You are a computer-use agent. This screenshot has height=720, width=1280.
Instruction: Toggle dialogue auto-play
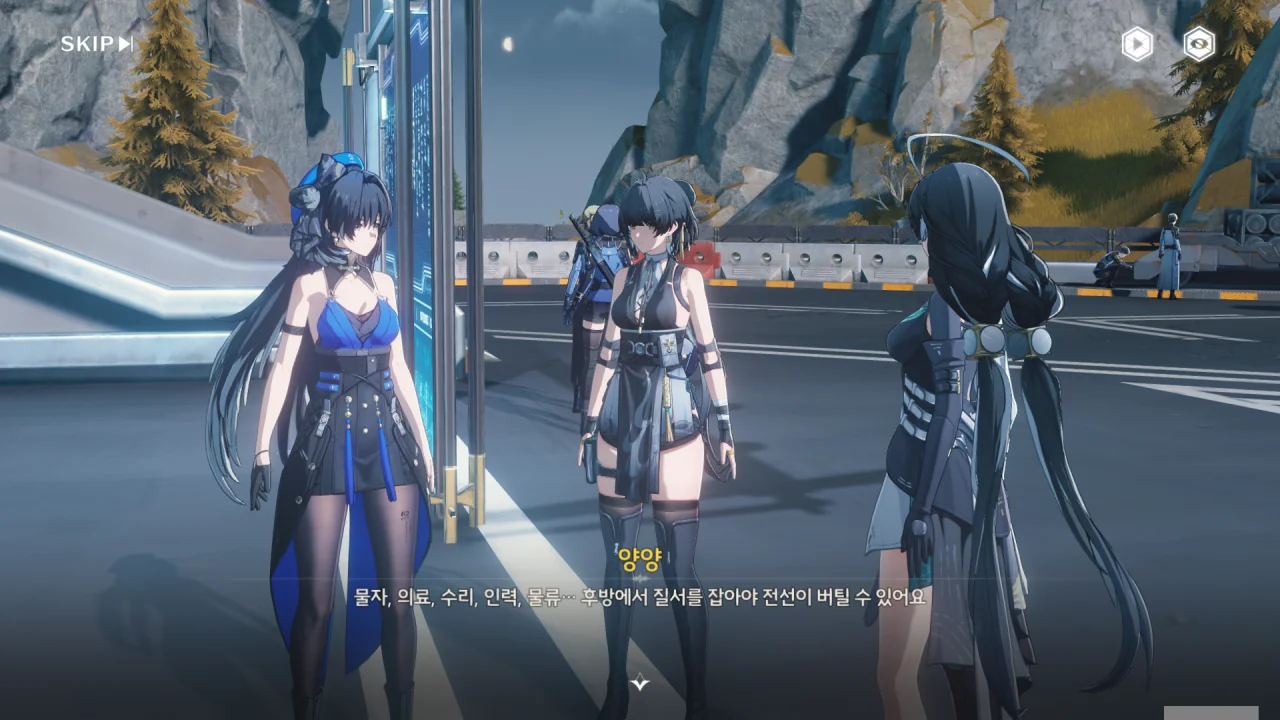[1137, 44]
